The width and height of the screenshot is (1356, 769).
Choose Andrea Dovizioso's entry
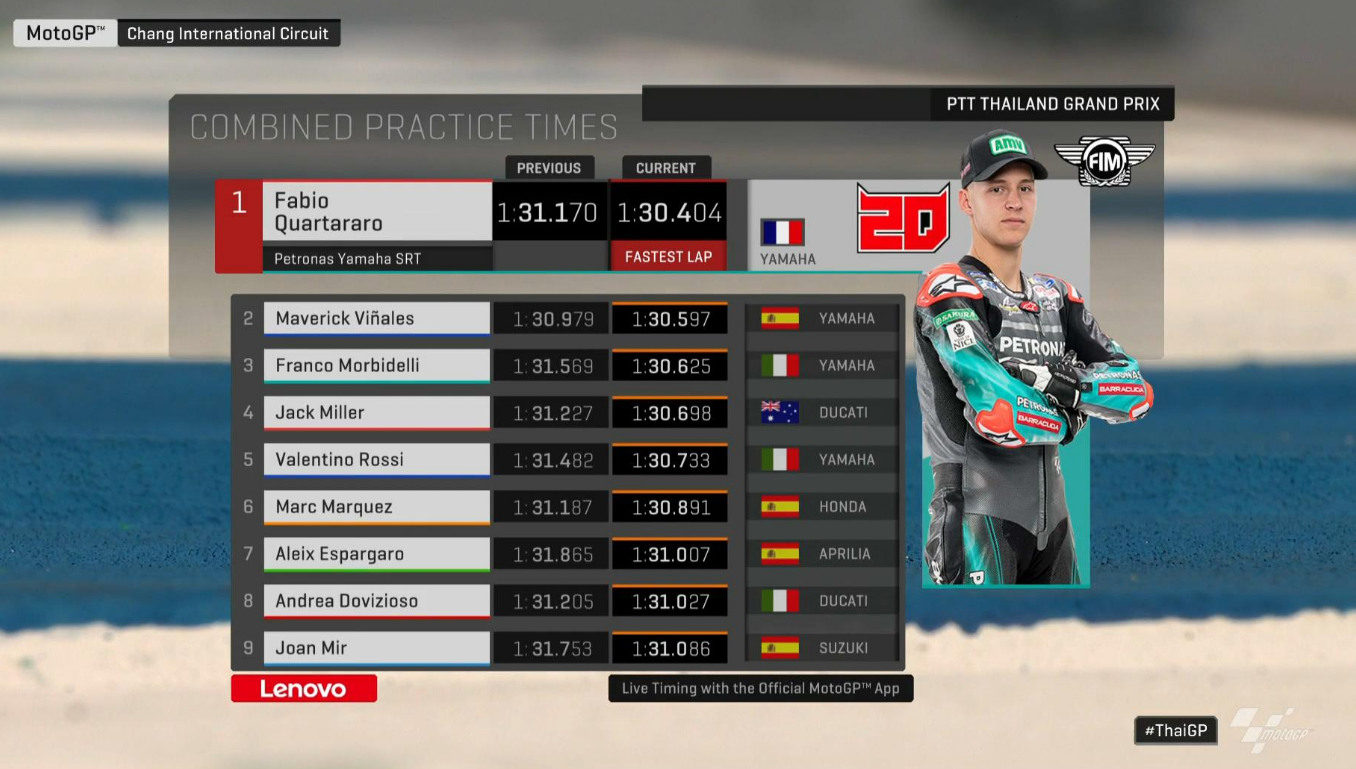(377, 600)
